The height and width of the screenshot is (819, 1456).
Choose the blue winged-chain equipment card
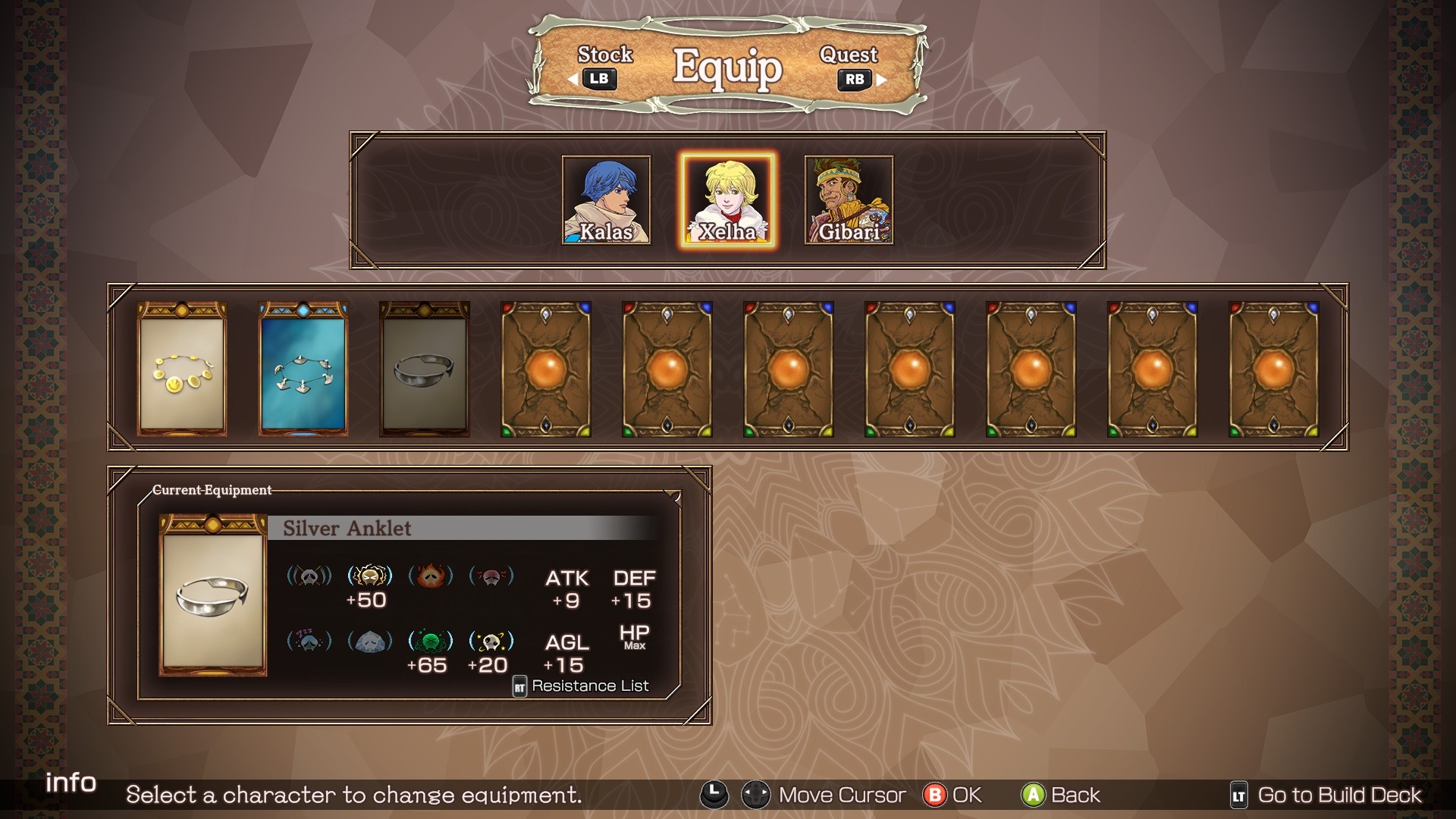[303, 369]
